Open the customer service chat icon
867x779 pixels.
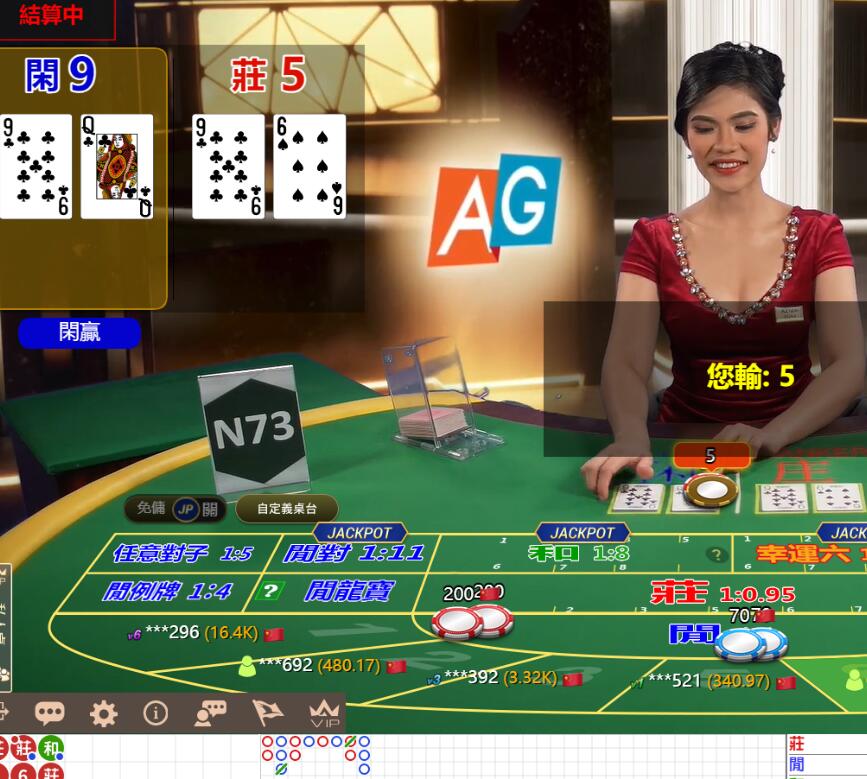click(x=210, y=713)
